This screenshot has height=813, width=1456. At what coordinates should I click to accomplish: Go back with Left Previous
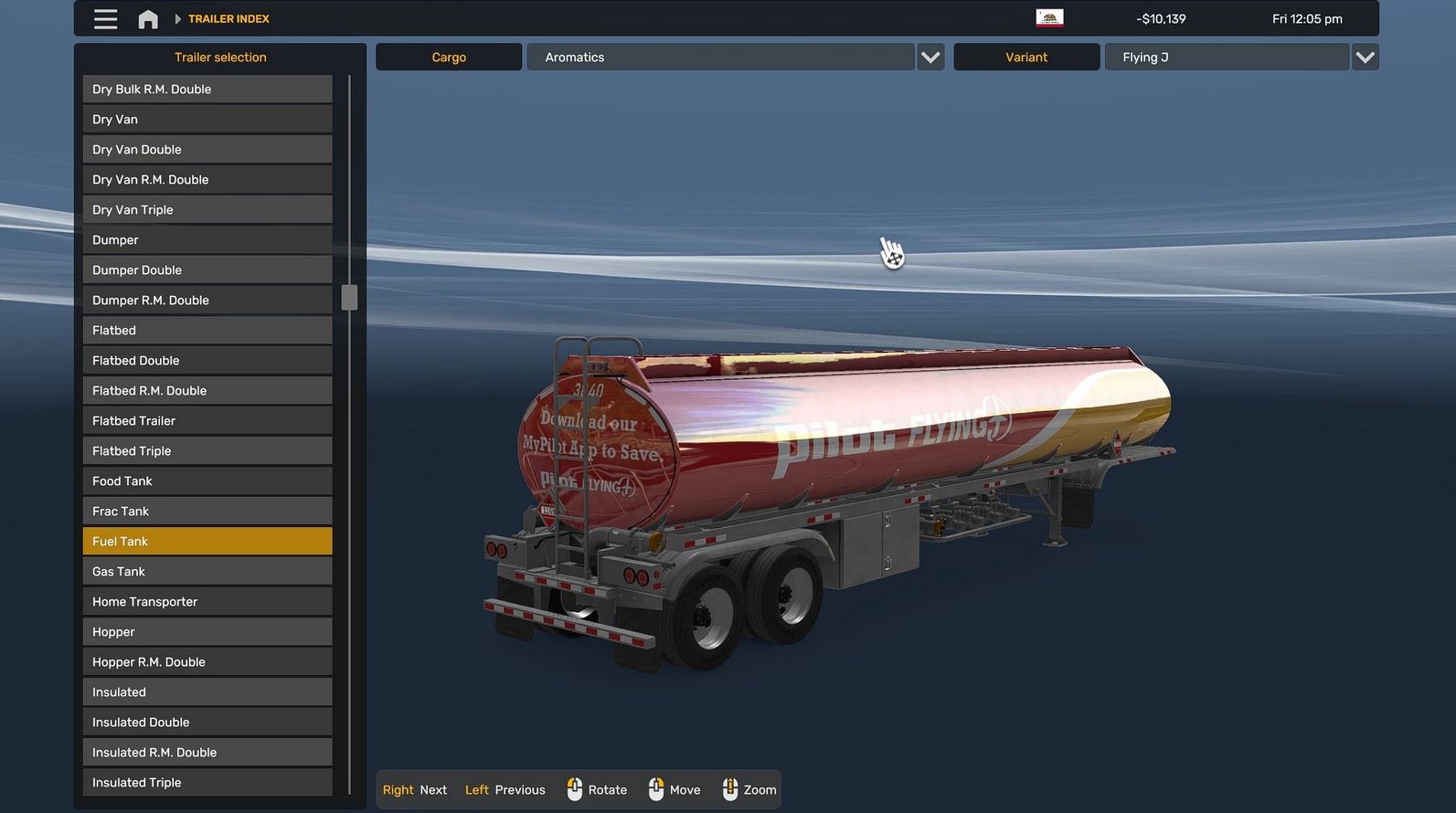coord(505,790)
